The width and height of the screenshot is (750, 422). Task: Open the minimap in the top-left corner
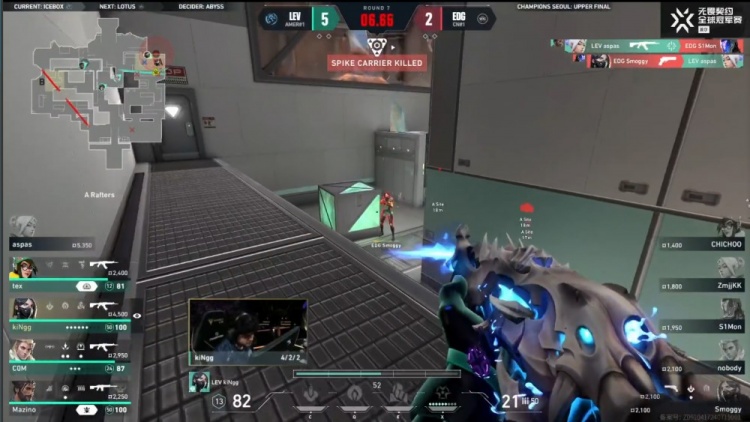pyautogui.click(x=95, y=85)
